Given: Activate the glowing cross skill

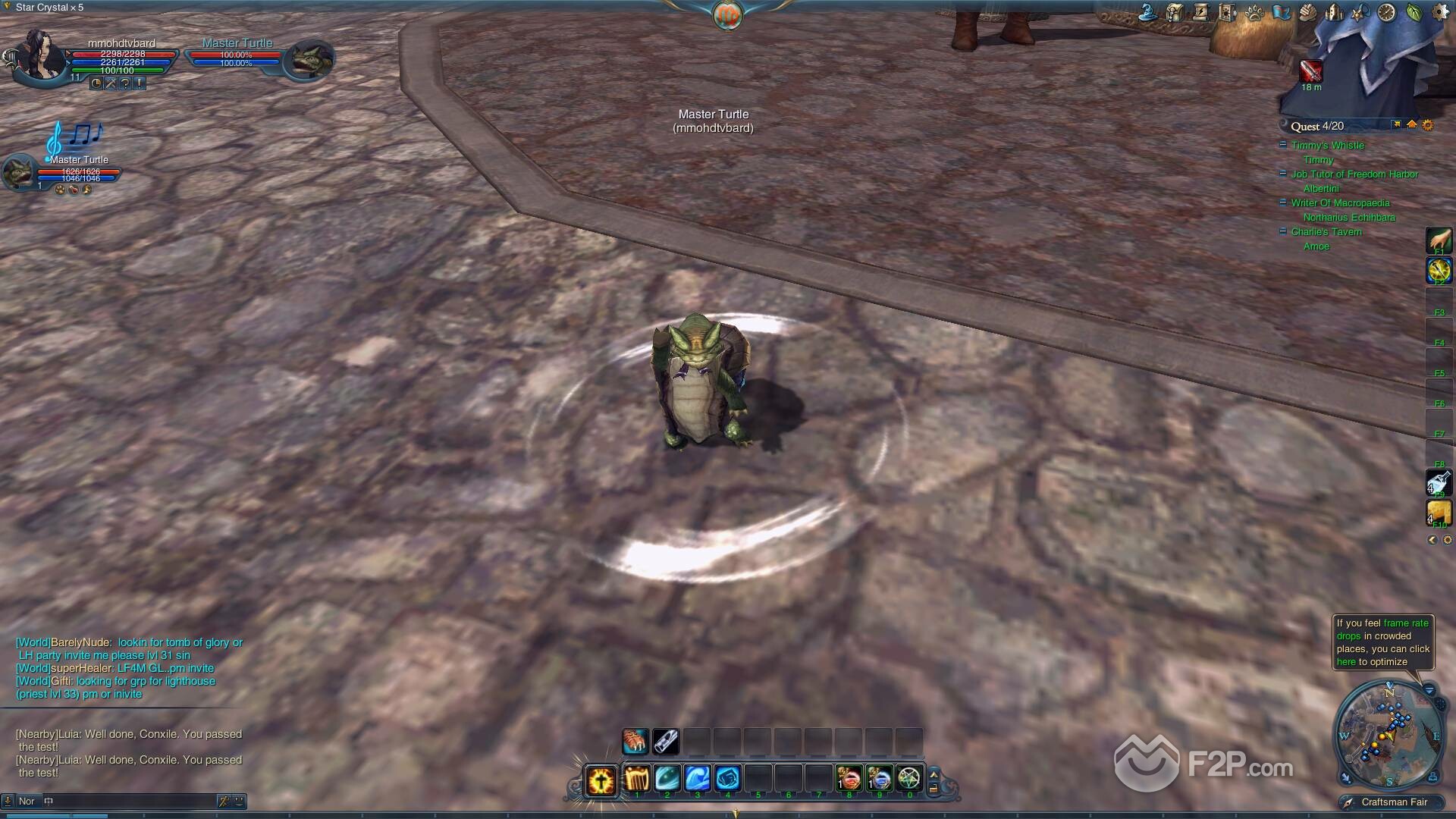Looking at the screenshot, I should 601,780.
